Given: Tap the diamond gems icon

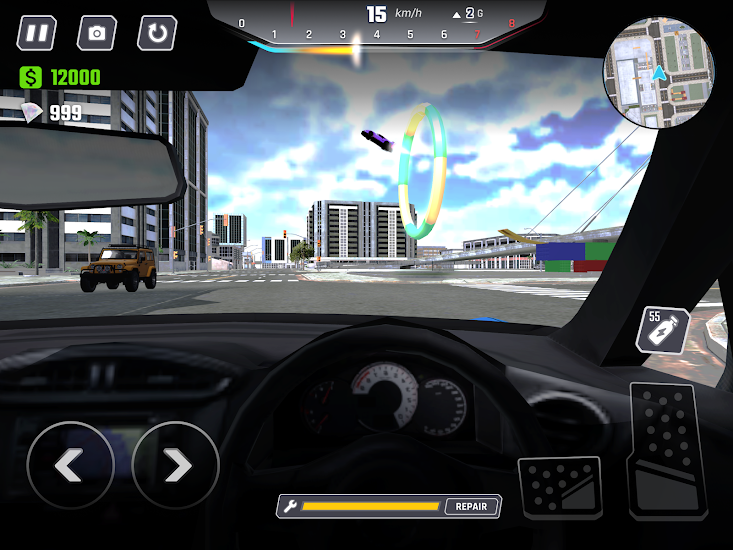Looking at the screenshot, I should pyautogui.click(x=32, y=112).
